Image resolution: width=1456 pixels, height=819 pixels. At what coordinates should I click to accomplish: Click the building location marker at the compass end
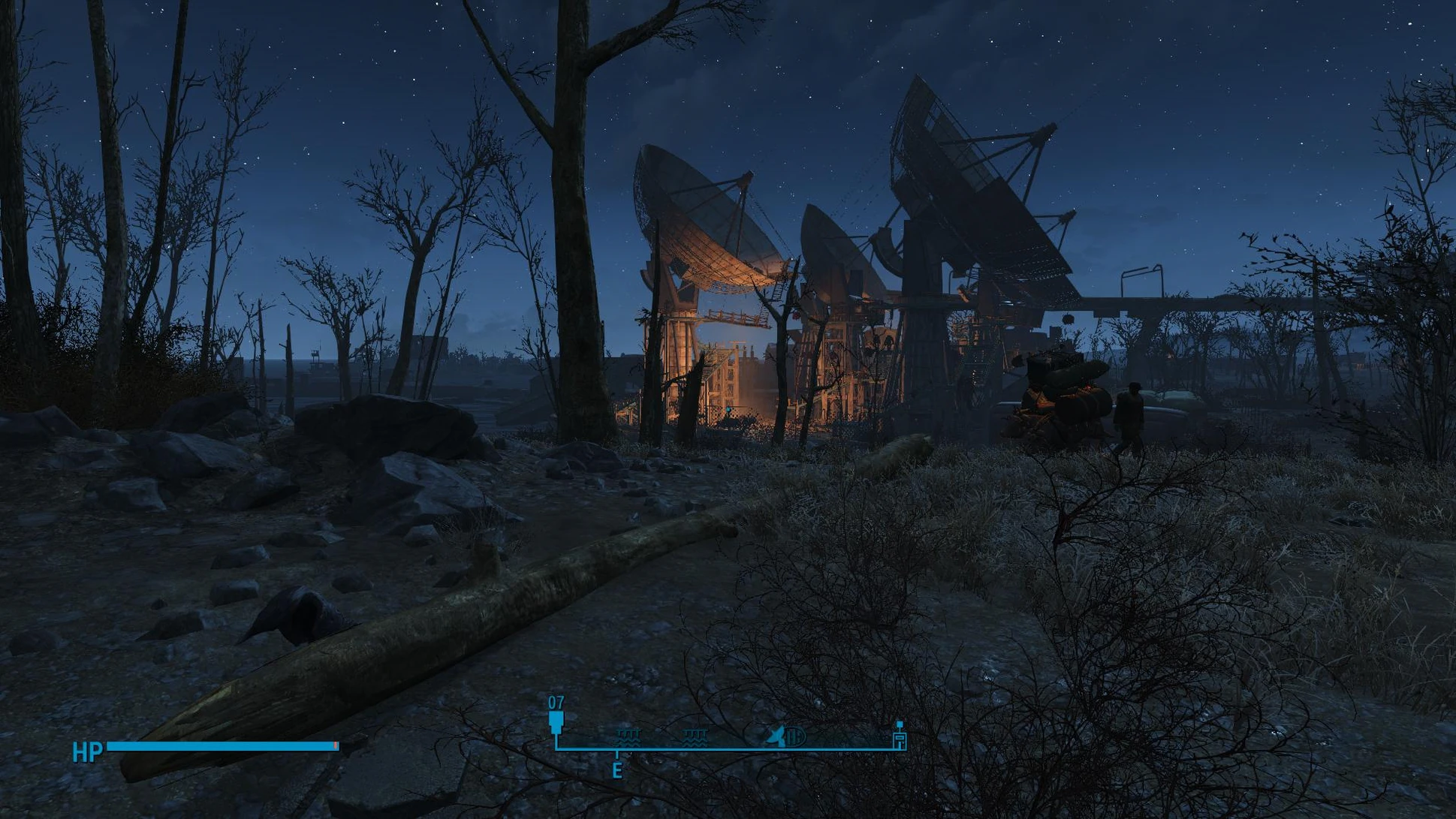click(x=899, y=739)
